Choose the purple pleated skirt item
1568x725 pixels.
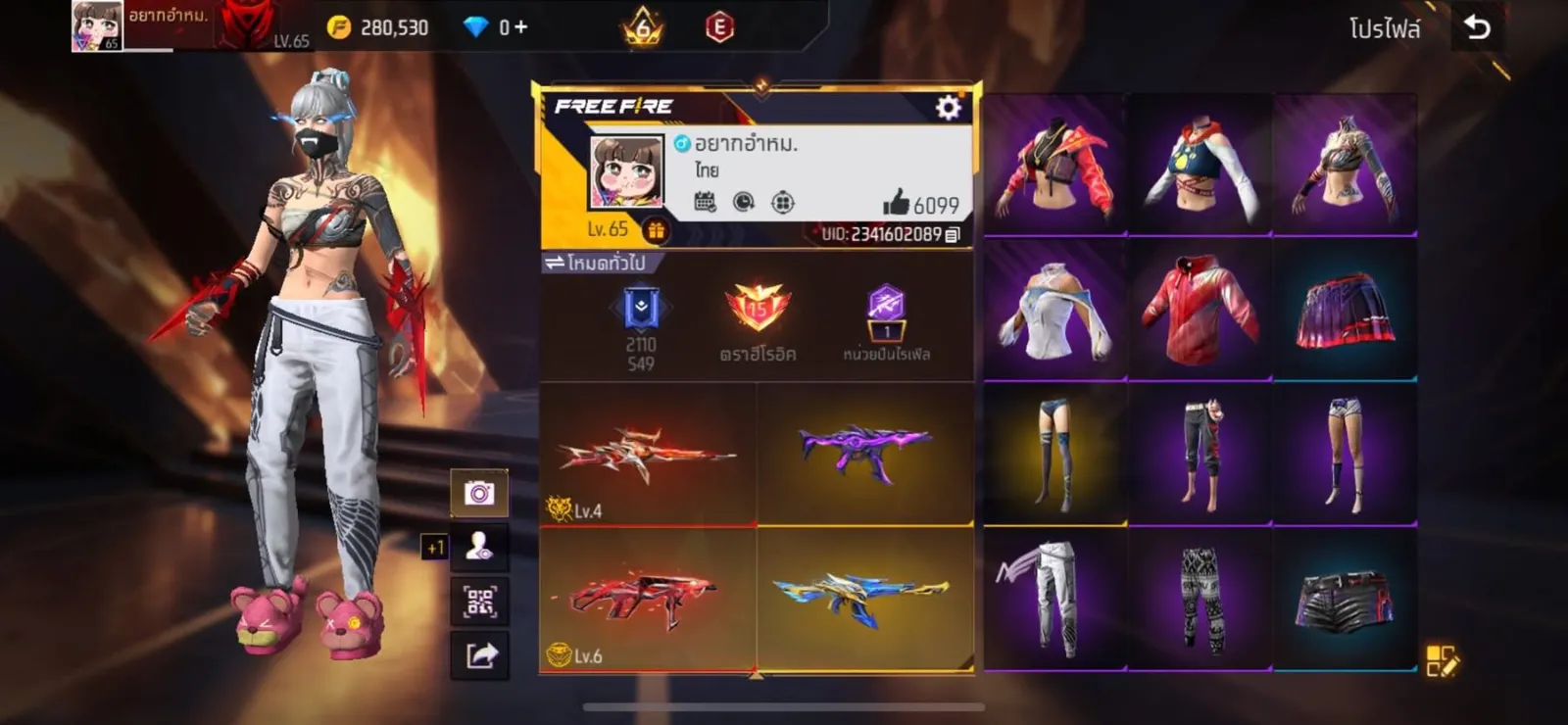[x=1345, y=309]
